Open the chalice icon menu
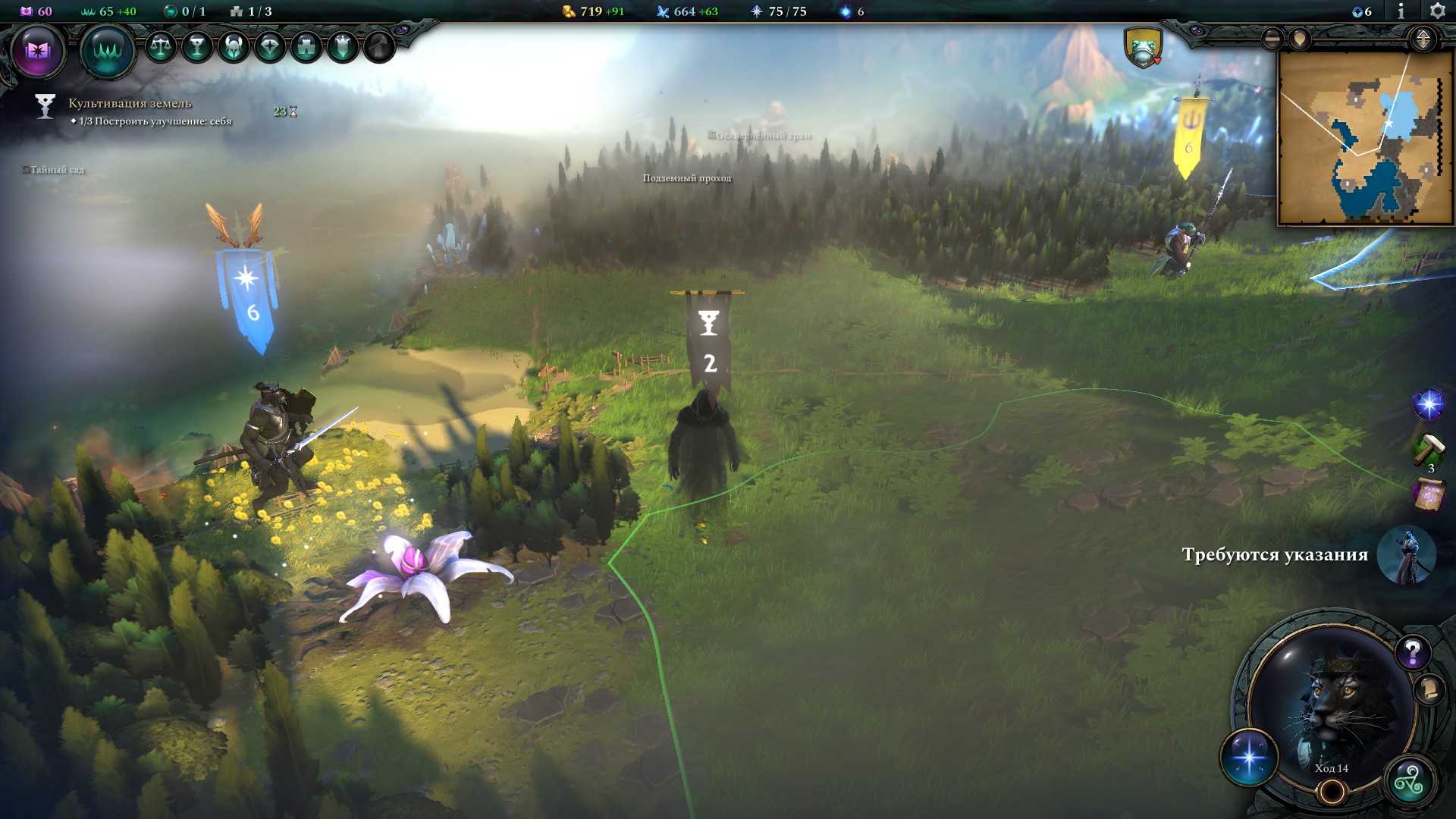Screen dimensions: 1456x819 pyautogui.click(x=197, y=47)
